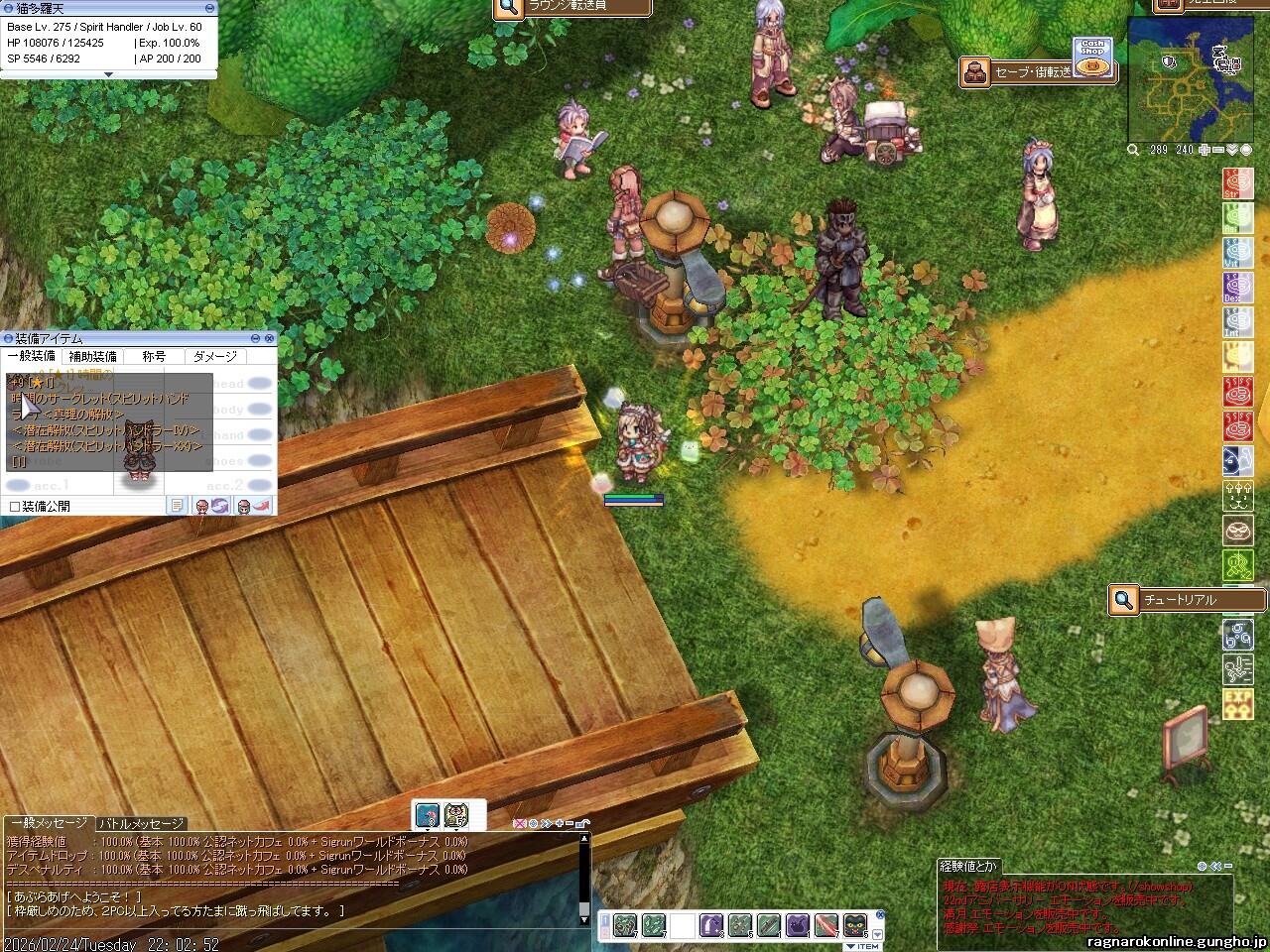Screen dimensions: 1270x952
Task: Click the equipment swap button with purple arrows
Action: coord(211,507)
